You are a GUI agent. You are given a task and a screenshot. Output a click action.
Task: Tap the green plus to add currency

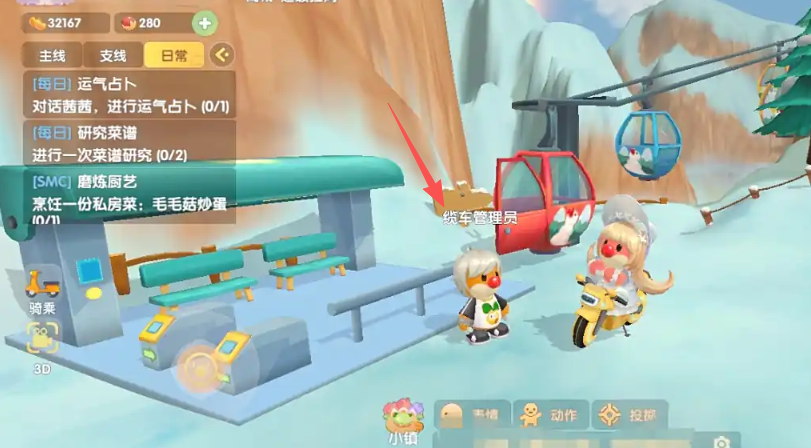[203, 23]
